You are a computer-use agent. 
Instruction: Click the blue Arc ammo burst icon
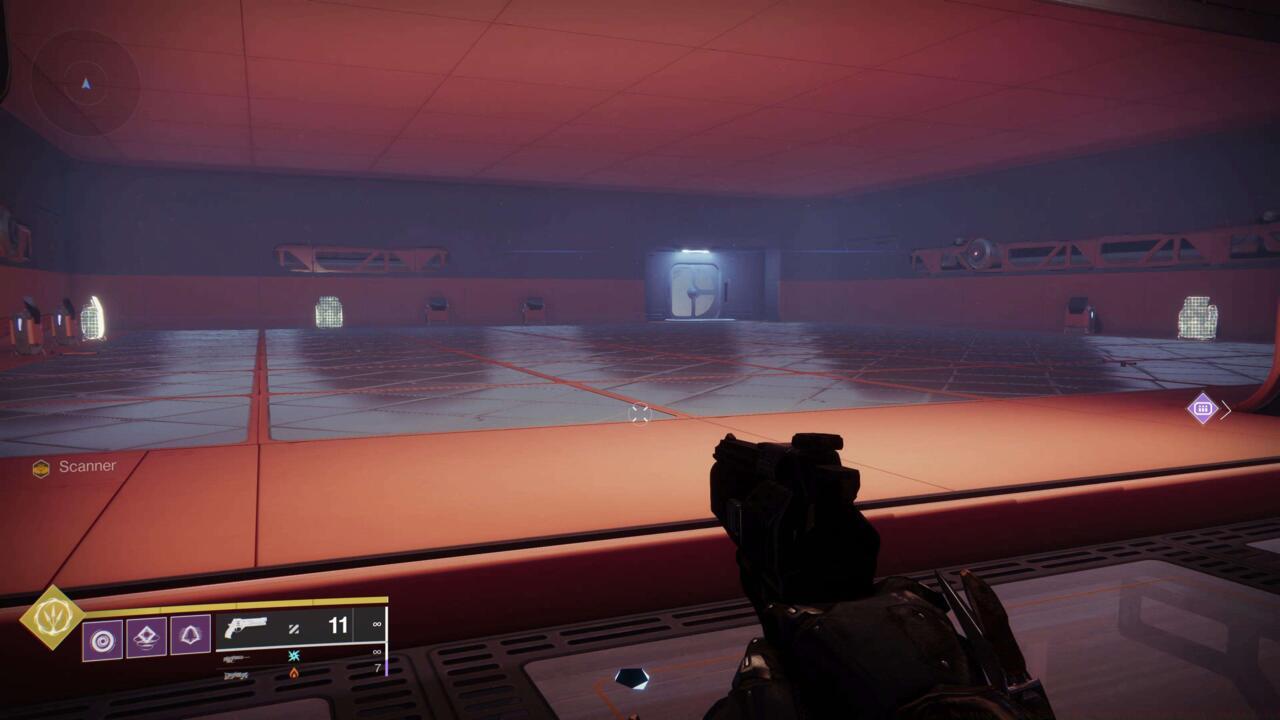293,657
